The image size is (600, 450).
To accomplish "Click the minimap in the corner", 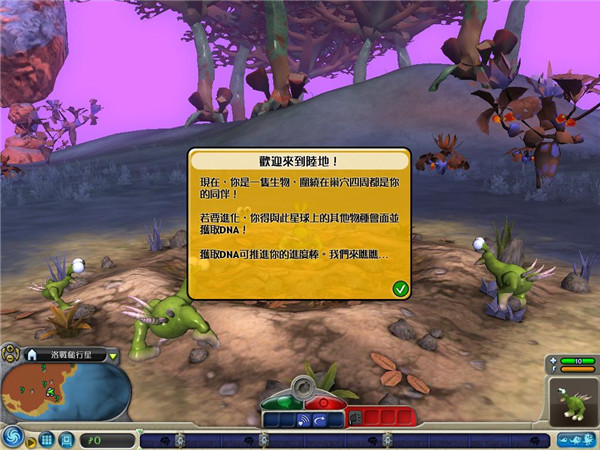I will point(65,391).
